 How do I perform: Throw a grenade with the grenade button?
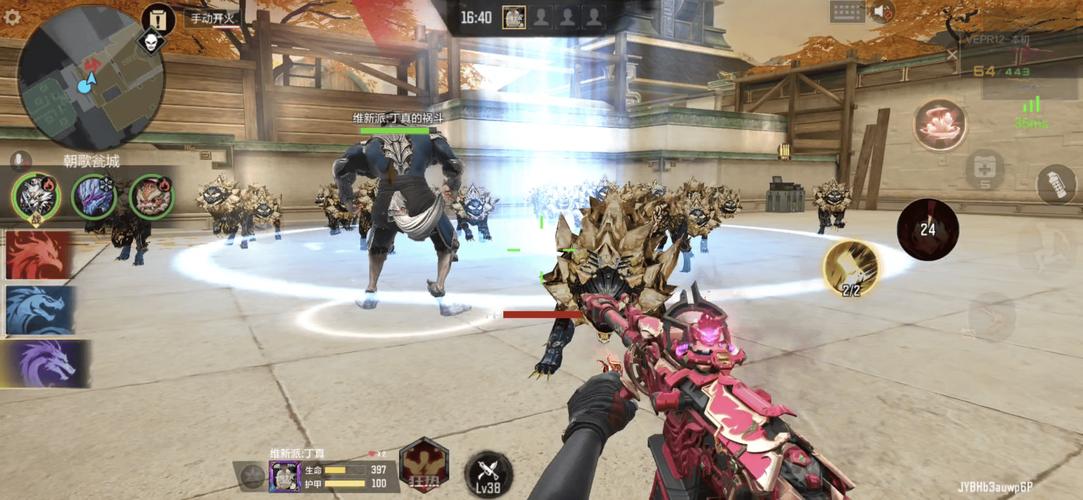pyautogui.click(x=1054, y=184)
